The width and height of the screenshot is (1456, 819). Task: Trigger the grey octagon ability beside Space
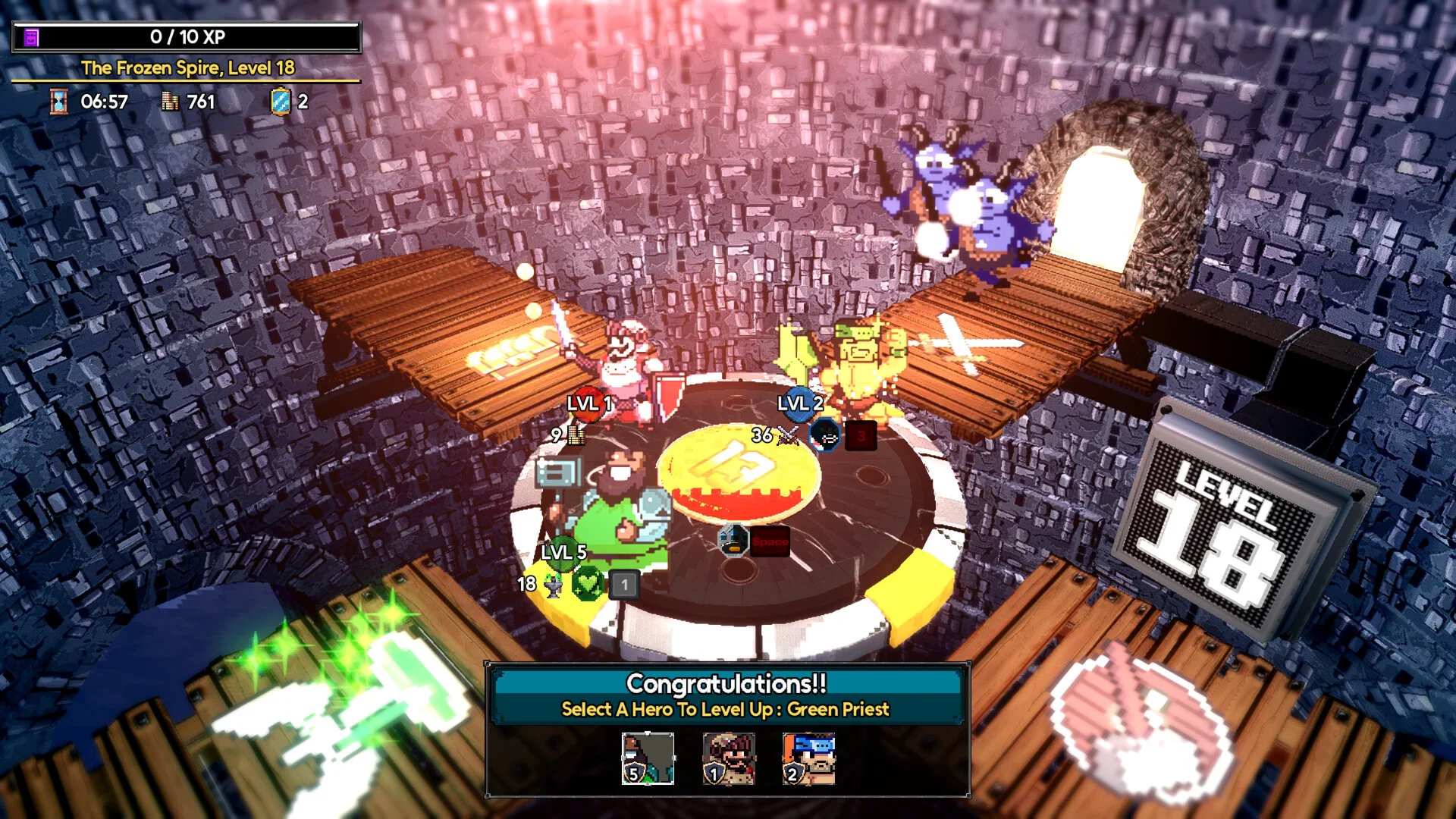tap(733, 541)
